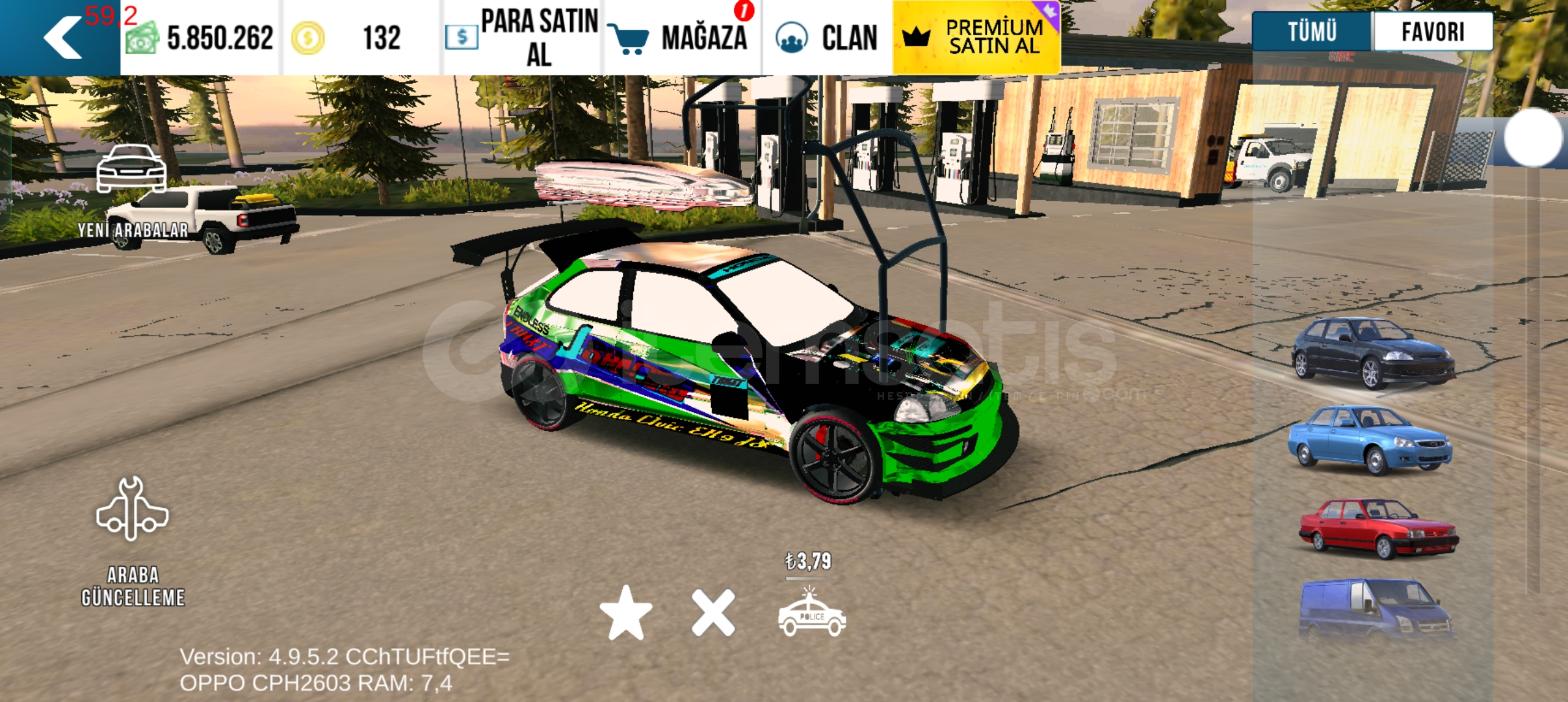Open the Para Satın Al money shop
The height and width of the screenshot is (702, 1568).
point(522,38)
